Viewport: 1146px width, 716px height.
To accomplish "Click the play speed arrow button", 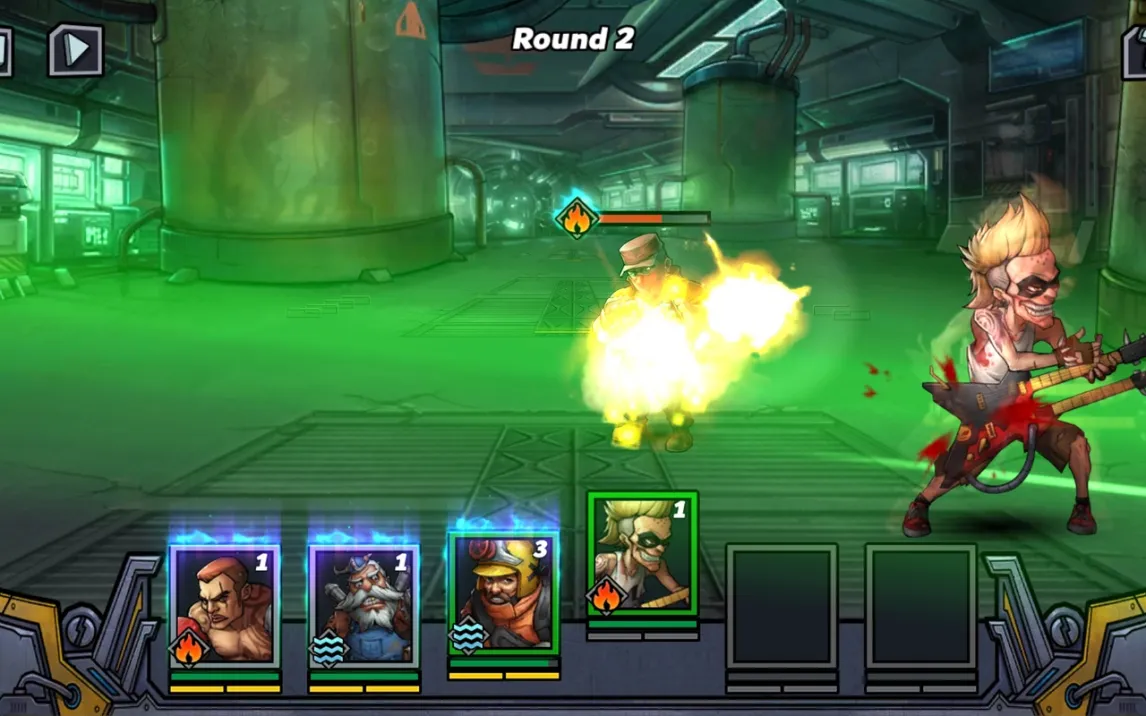I will click(77, 50).
